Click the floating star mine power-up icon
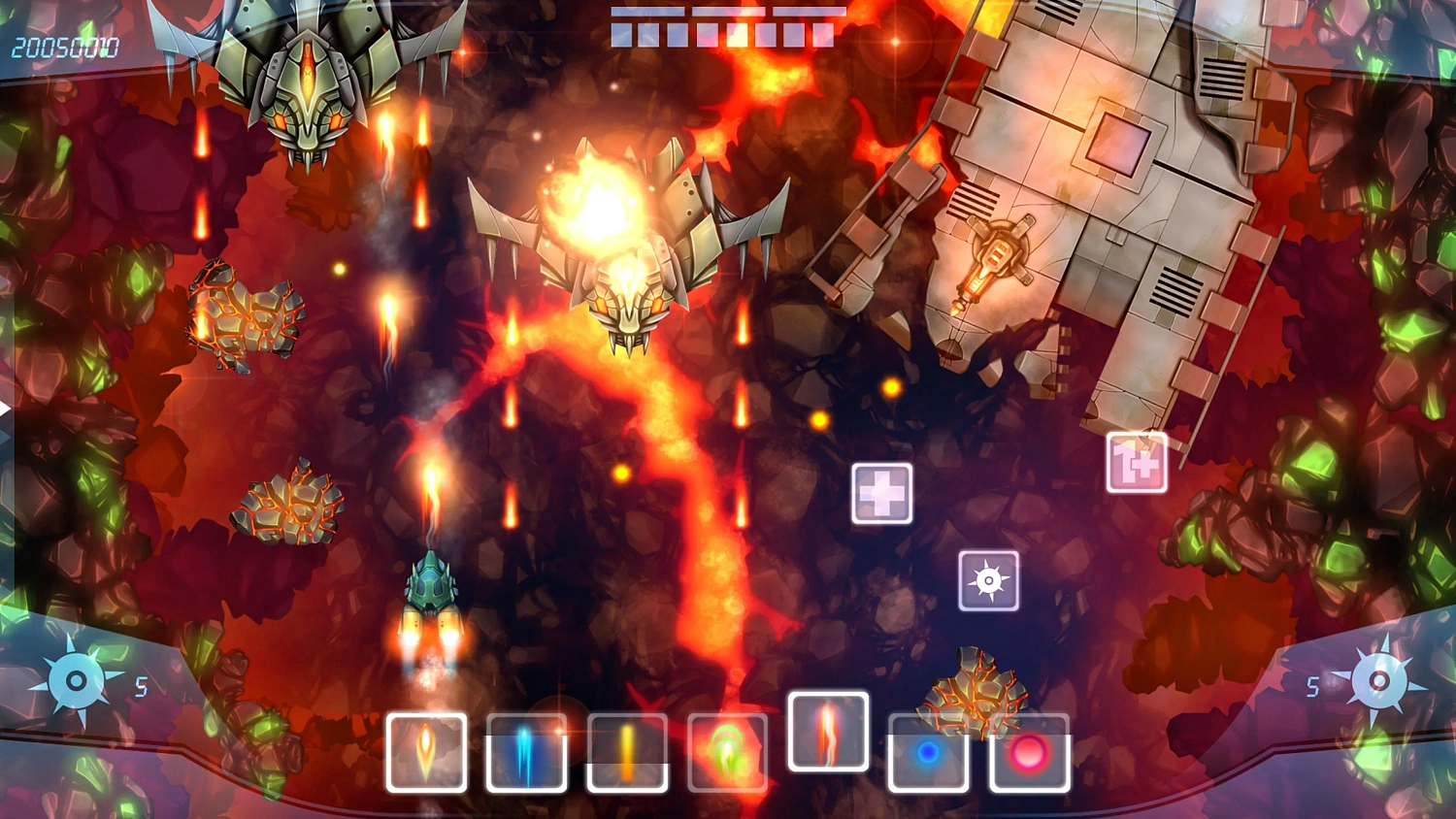The width and height of the screenshot is (1456, 819). [x=989, y=583]
